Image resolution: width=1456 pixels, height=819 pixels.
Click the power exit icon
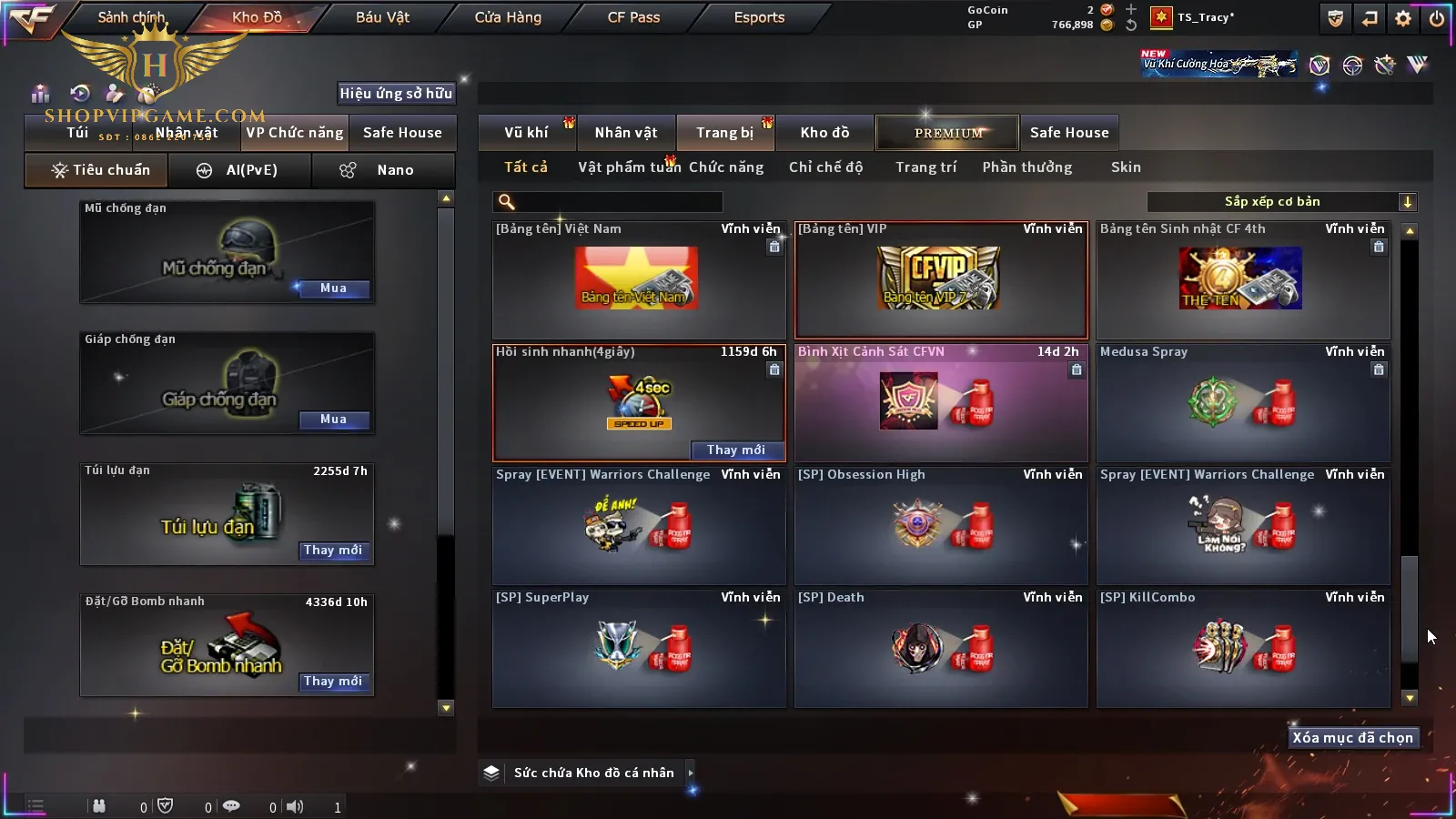(x=1437, y=18)
